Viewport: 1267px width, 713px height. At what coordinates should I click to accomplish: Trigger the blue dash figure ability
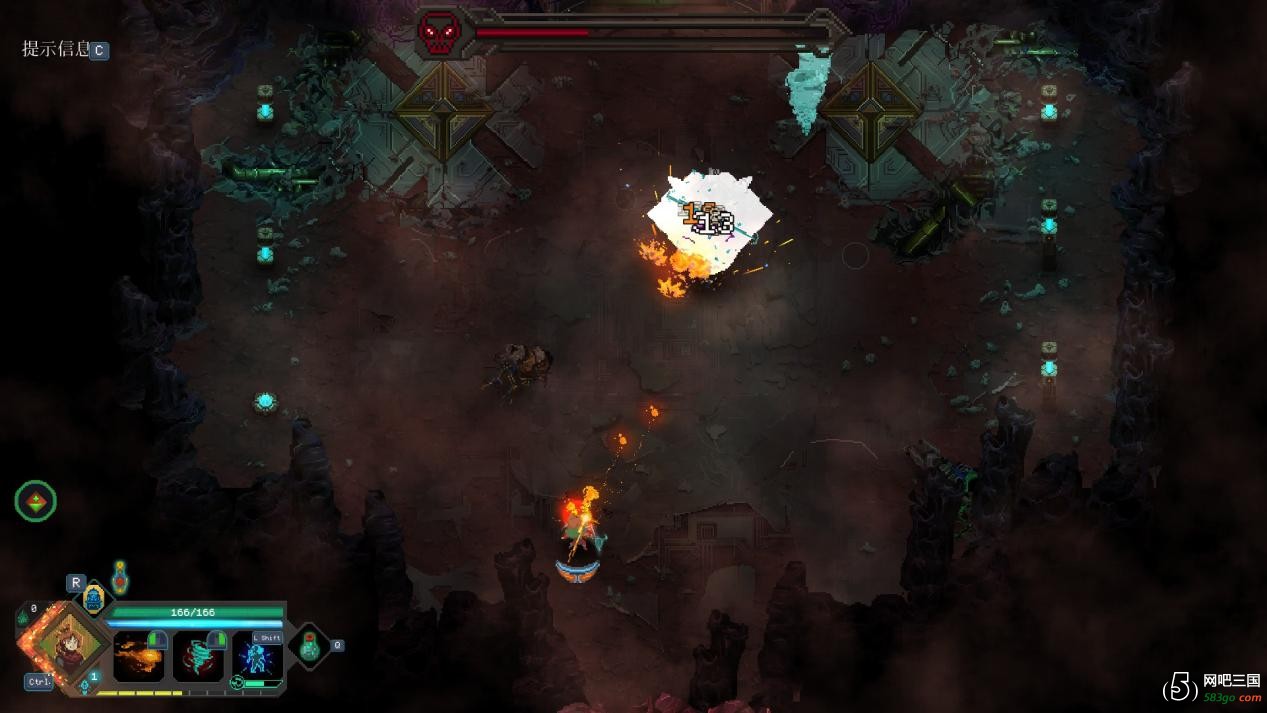point(257,656)
